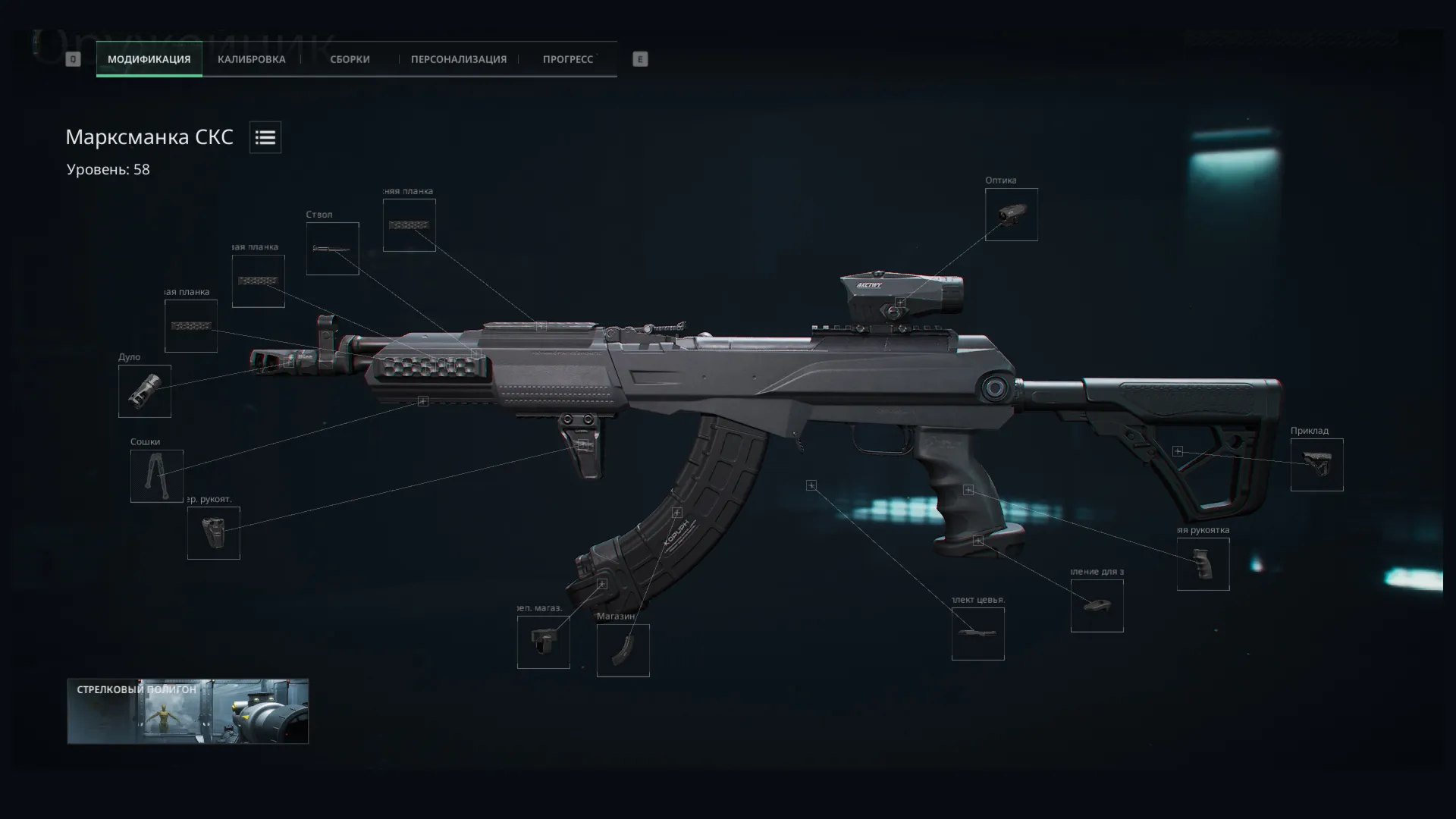The image size is (1456, 819).
Task: Open the Магазин magazine slot
Action: (623, 651)
